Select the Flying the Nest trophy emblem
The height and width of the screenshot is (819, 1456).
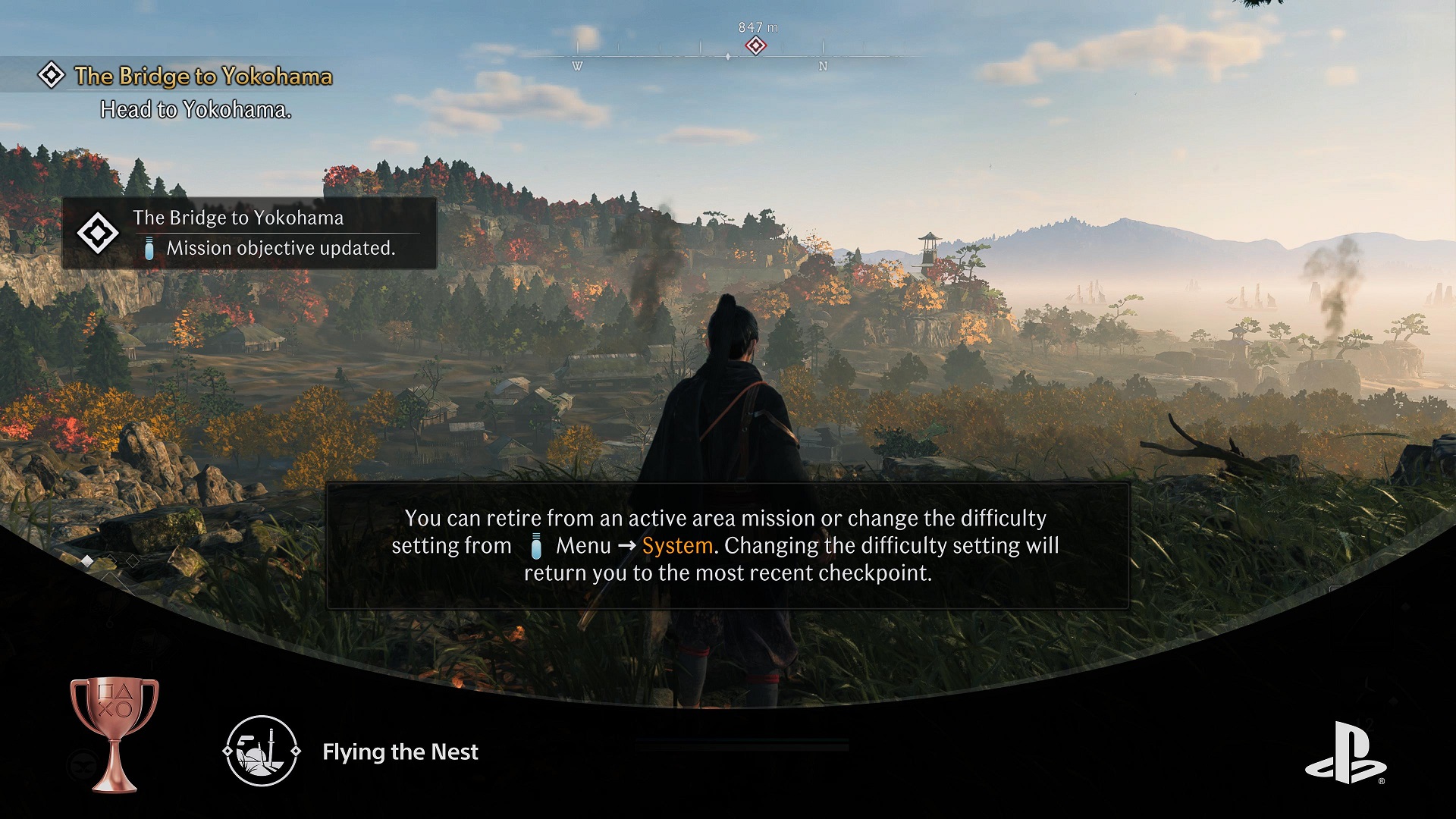pyautogui.click(x=262, y=751)
